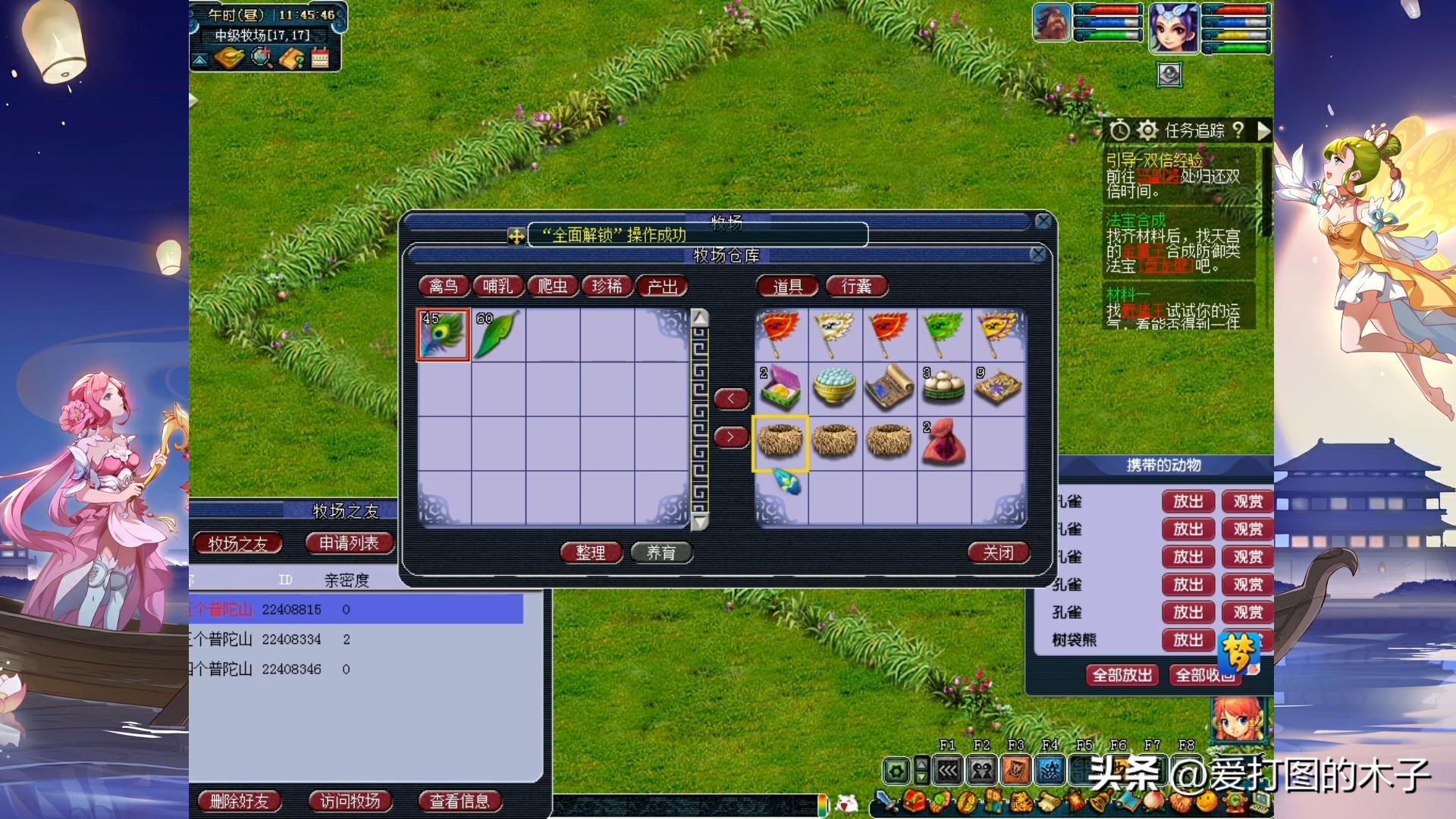Image resolution: width=1456 pixels, height=819 pixels.
Task: Click the guide book icon near the minimap
Action: [x=292, y=58]
